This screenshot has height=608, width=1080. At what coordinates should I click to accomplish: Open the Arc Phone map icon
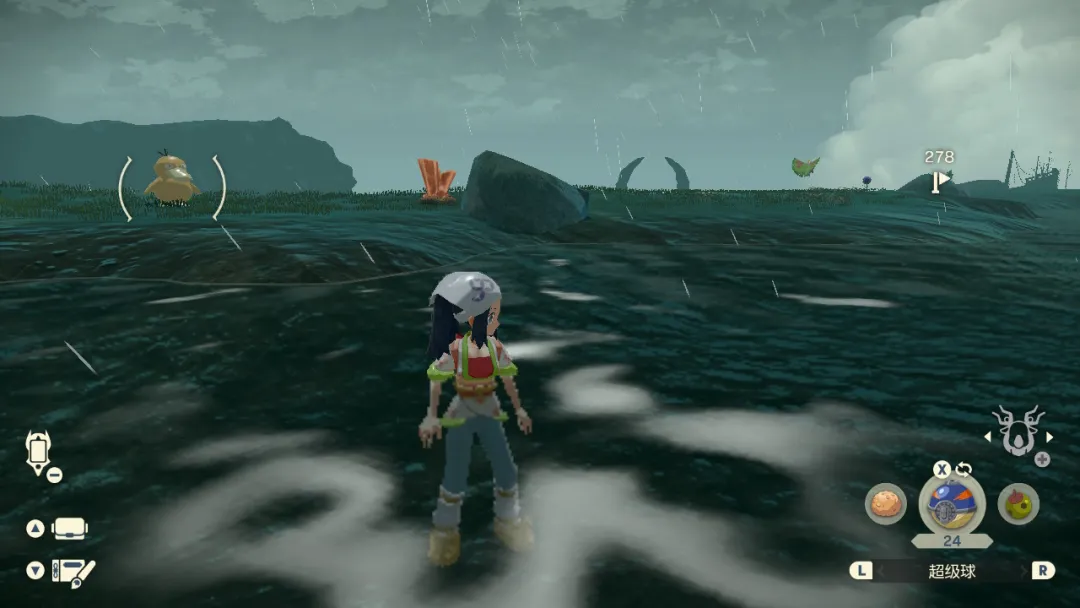[37, 451]
